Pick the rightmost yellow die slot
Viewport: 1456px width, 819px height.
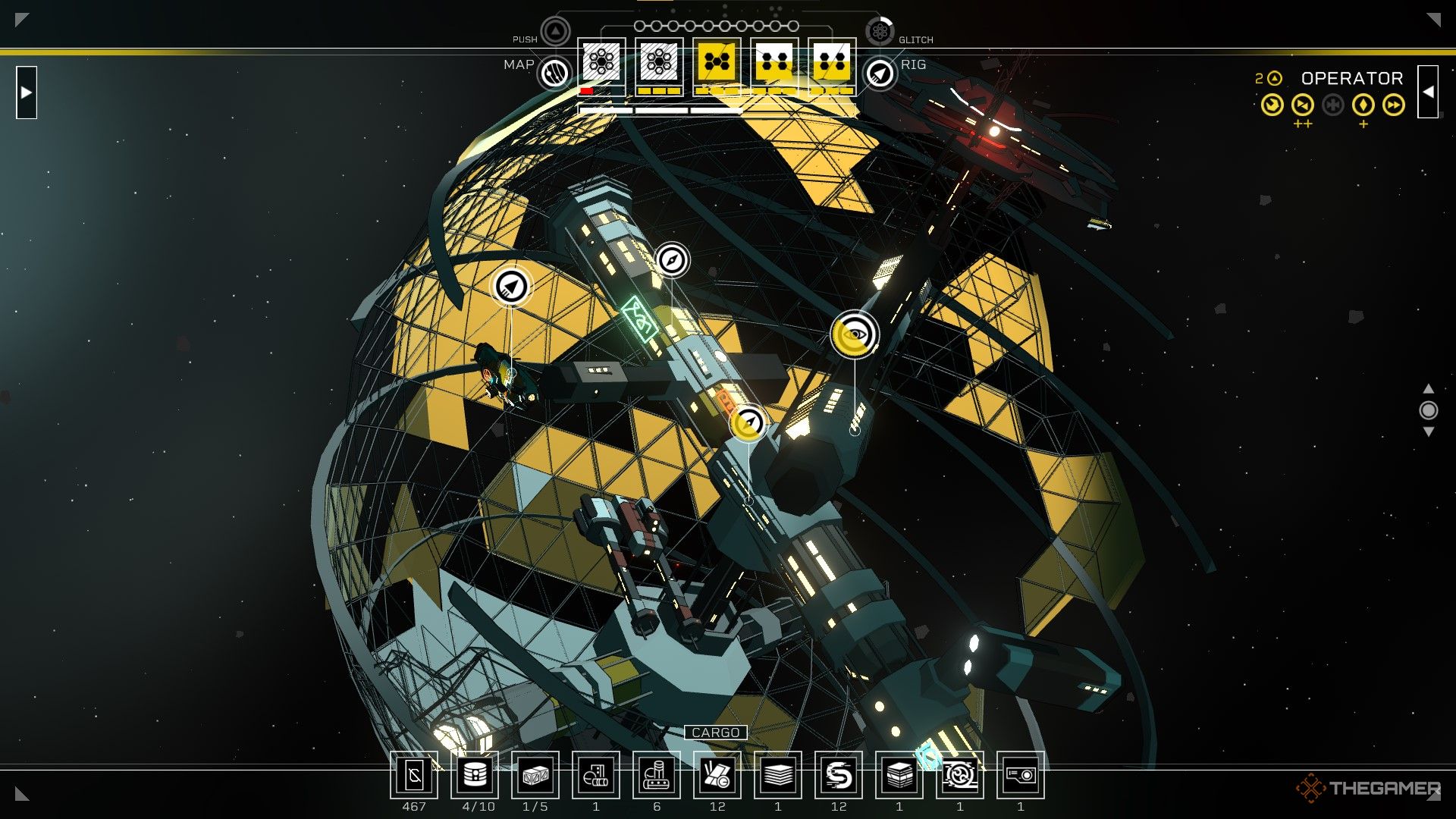pos(830,62)
